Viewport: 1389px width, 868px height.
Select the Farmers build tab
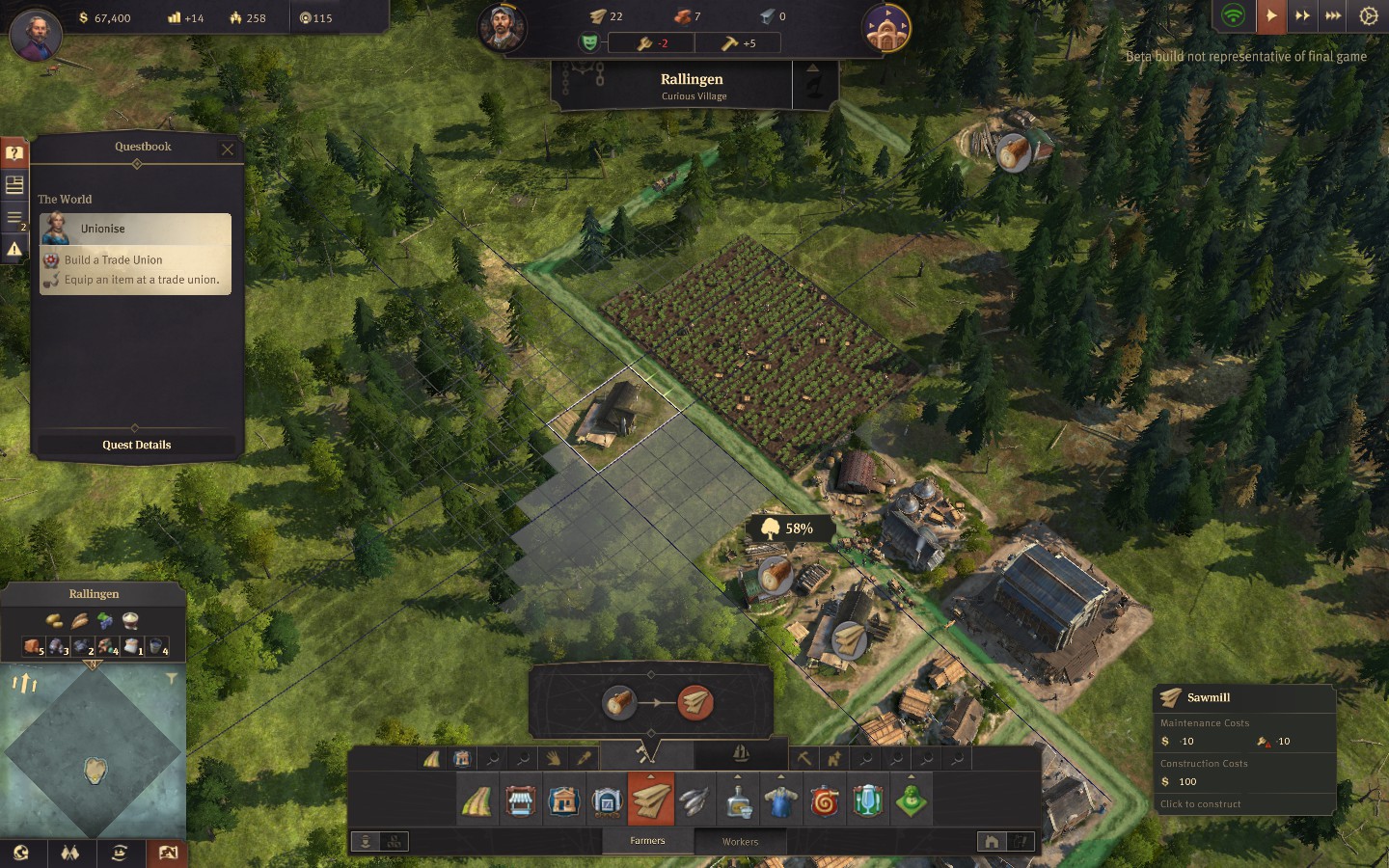[647, 841]
